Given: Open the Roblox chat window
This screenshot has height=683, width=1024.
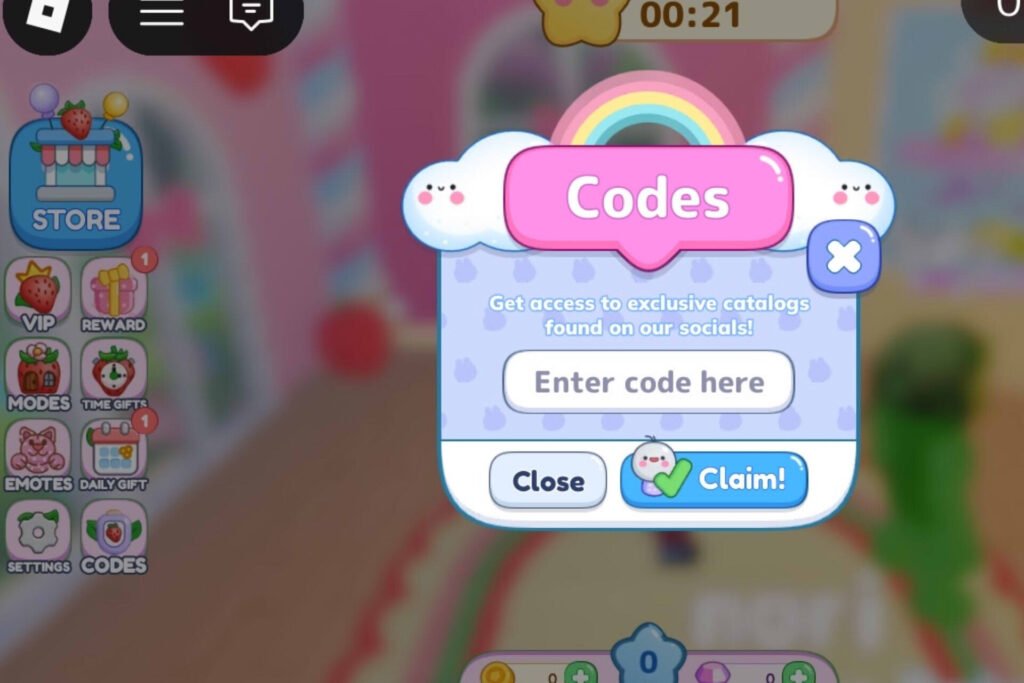Looking at the screenshot, I should (x=251, y=12).
